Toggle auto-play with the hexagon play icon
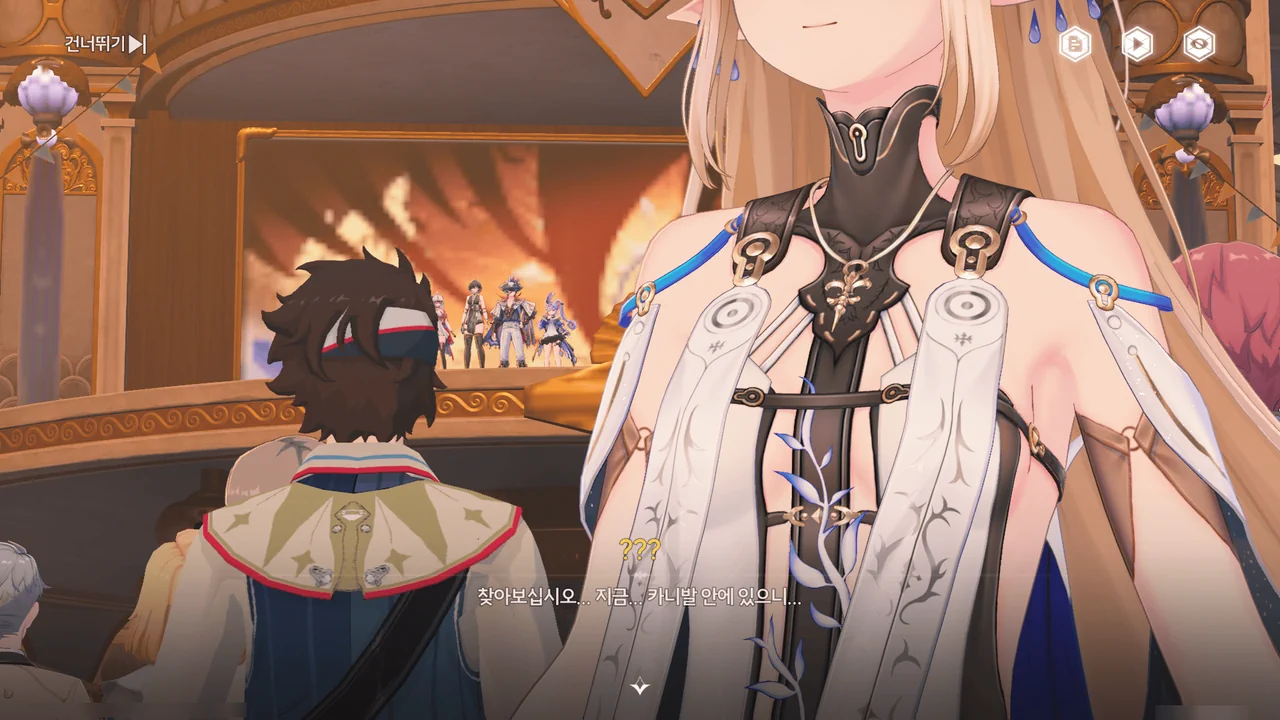Image resolution: width=1280 pixels, height=720 pixels. (x=1137, y=44)
